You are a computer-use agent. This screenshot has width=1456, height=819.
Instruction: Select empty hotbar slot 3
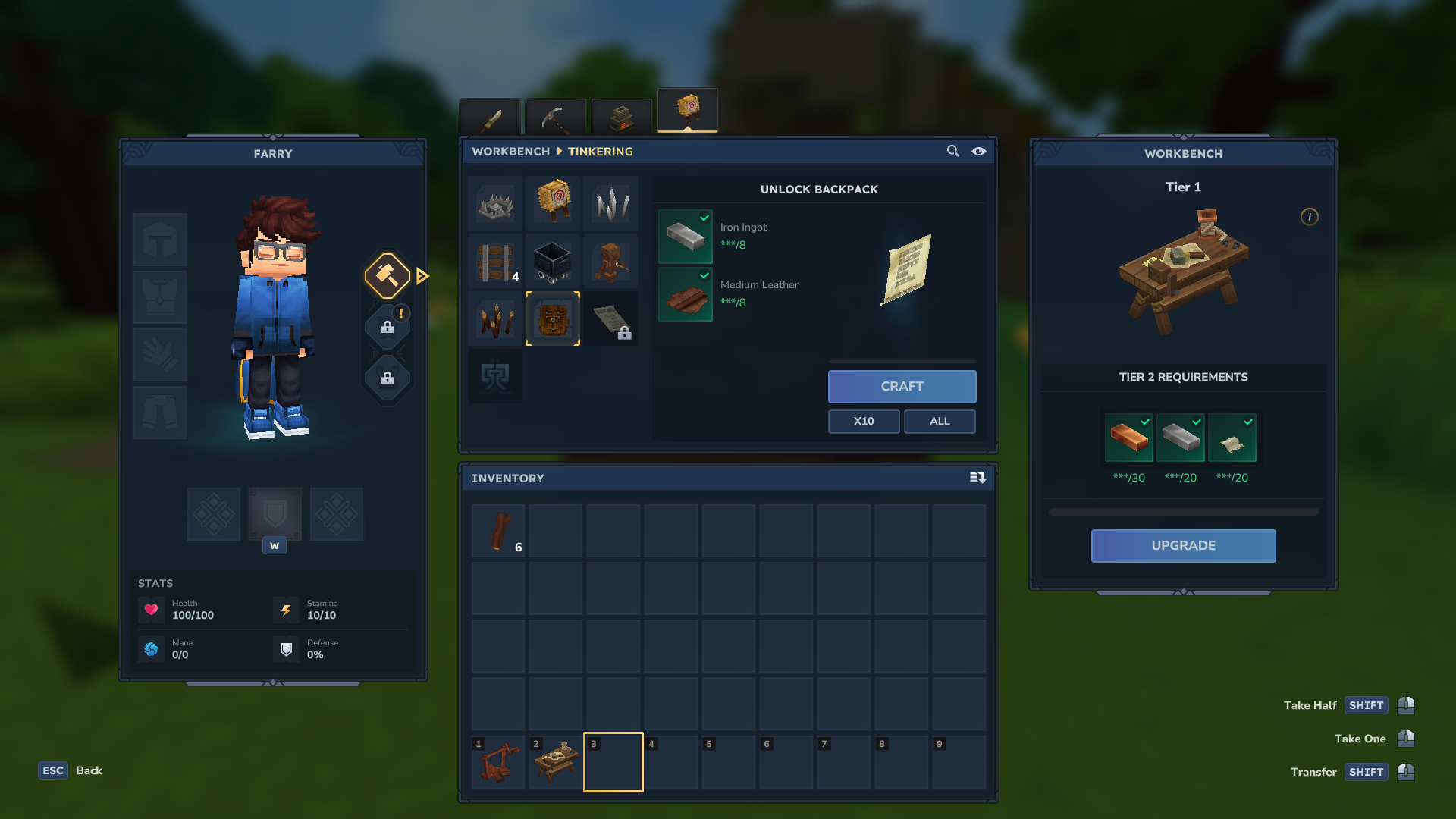[613, 761]
